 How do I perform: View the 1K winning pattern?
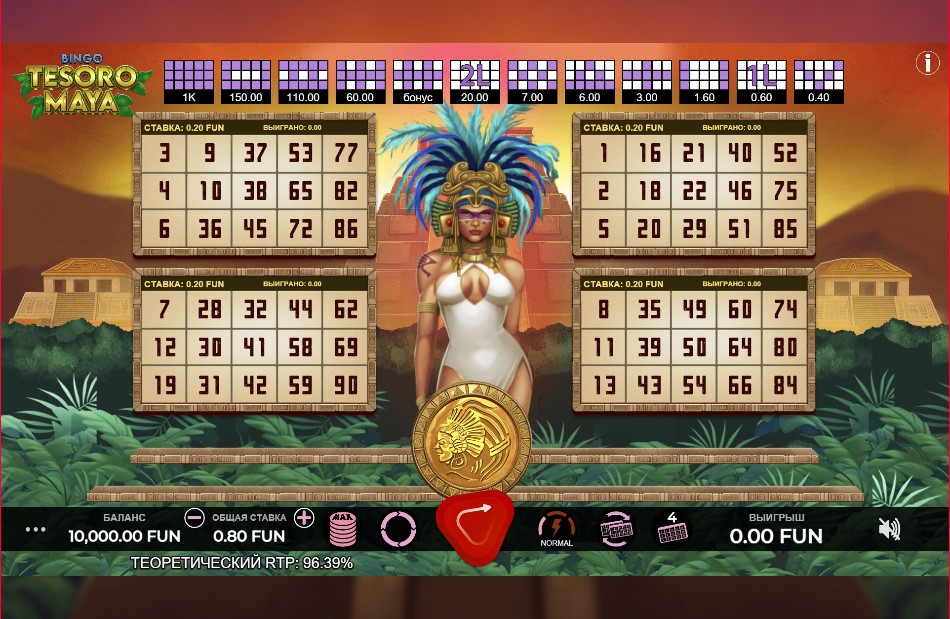[x=188, y=82]
